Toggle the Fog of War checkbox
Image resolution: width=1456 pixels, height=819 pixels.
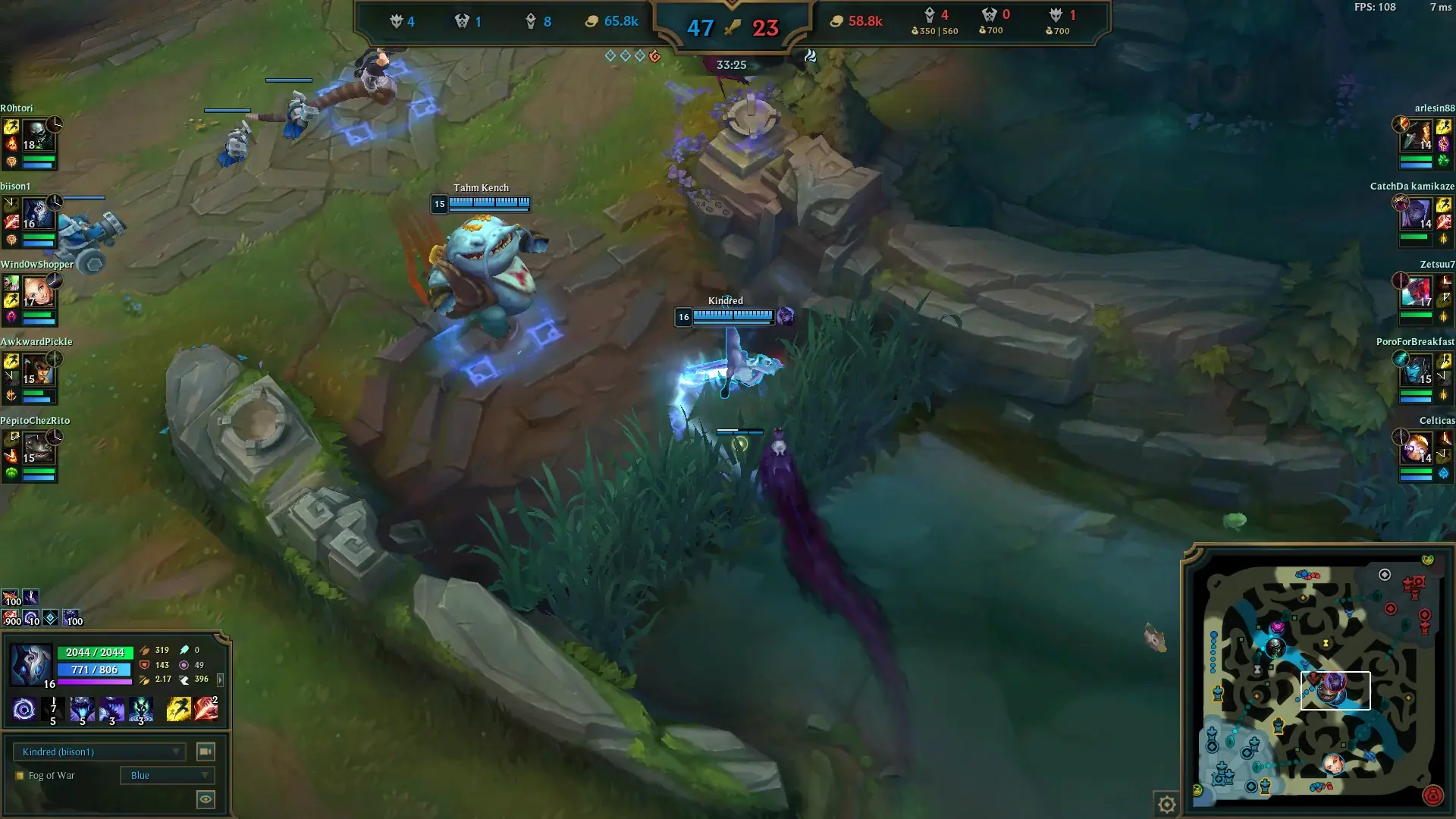[x=20, y=775]
